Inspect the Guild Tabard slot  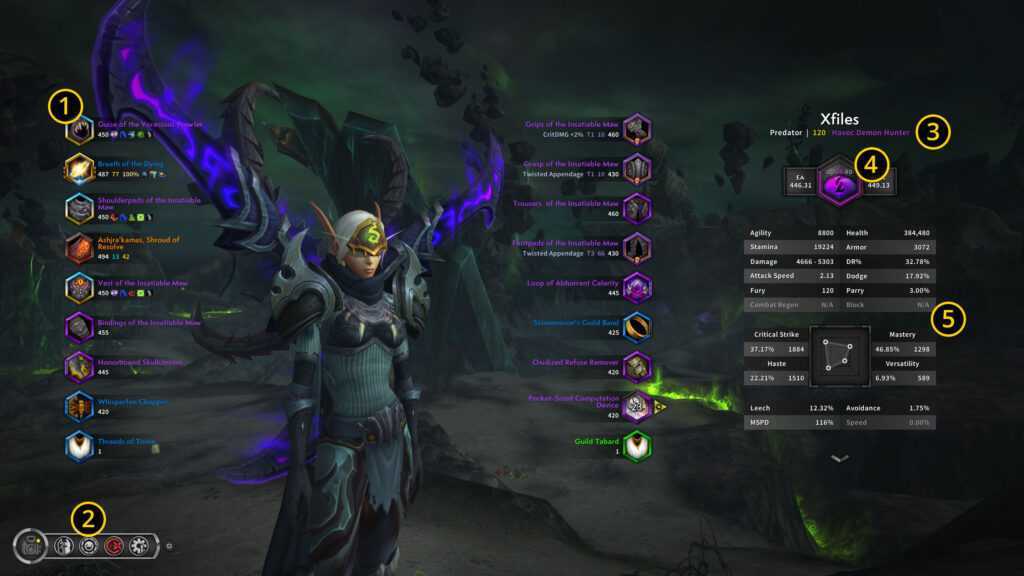pyautogui.click(x=637, y=446)
